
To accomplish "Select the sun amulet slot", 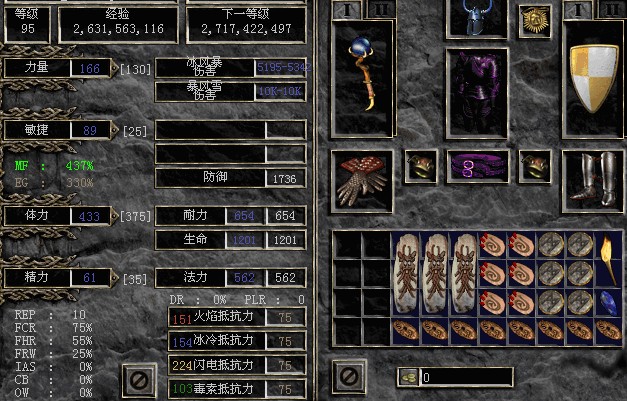I will [534, 20].
